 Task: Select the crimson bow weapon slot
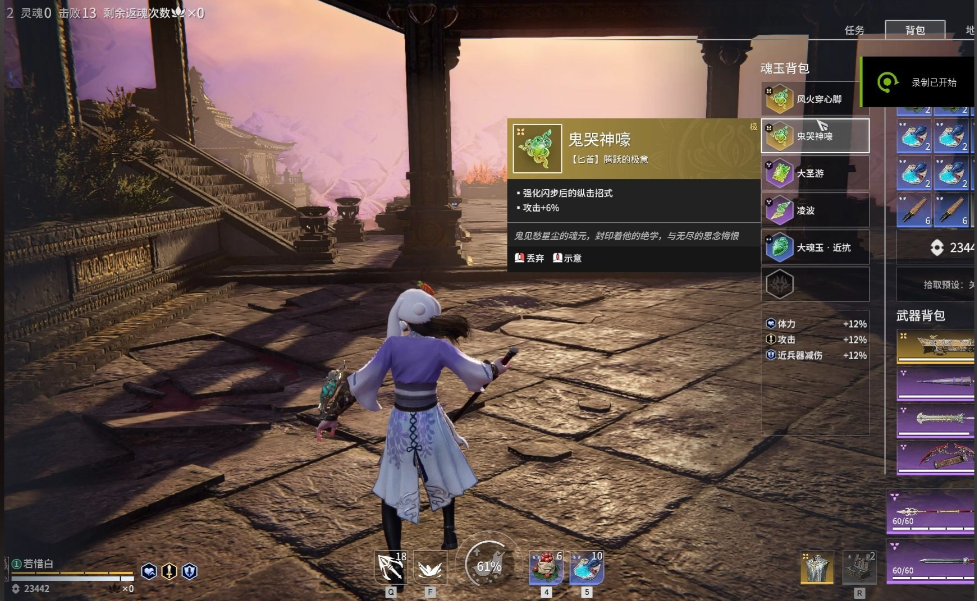[936, 456]
